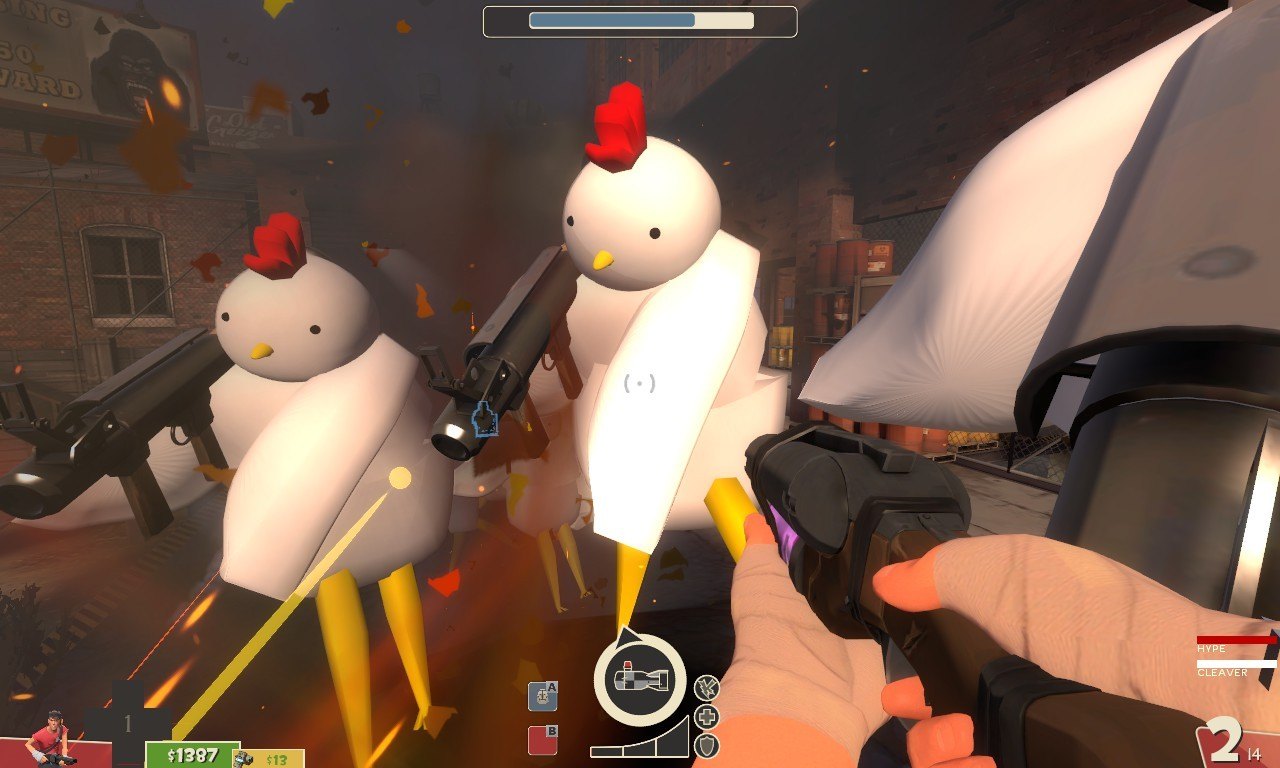Image resolution: width=1280 pixels, height=768 pixels.
Task: Click the bomb carrier icon
Action: [x=640, y=679]
